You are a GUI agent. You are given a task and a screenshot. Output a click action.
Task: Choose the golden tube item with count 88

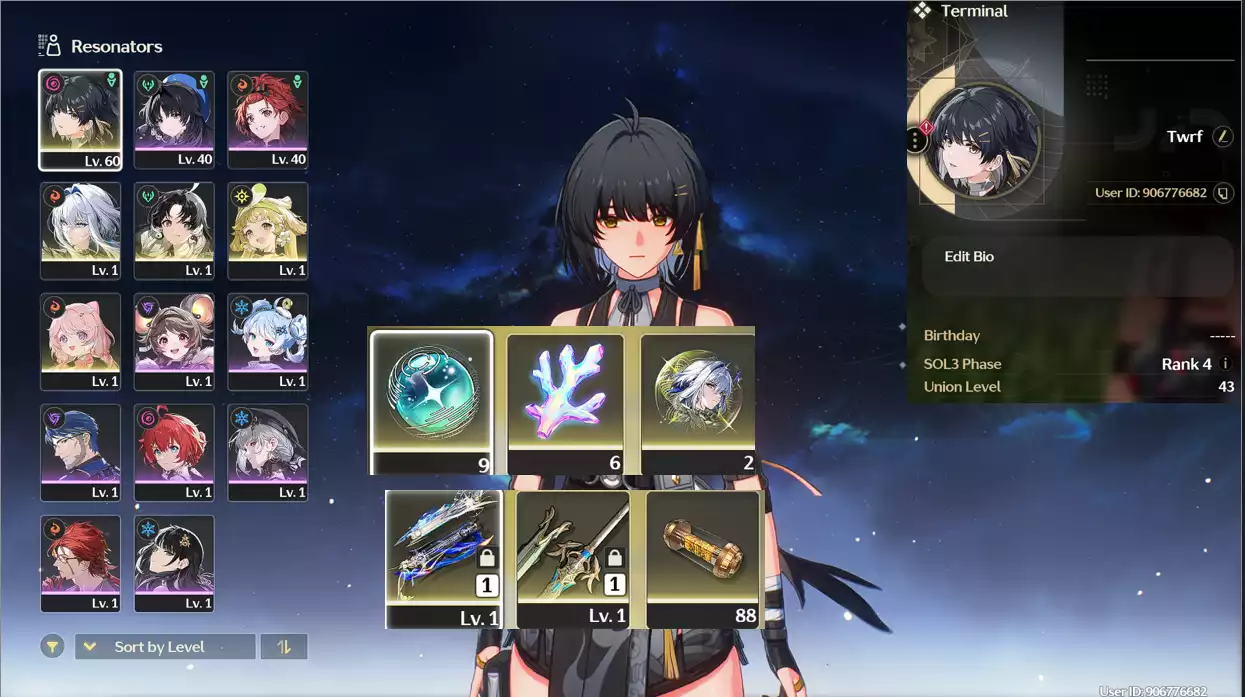[x=703, y=558]
